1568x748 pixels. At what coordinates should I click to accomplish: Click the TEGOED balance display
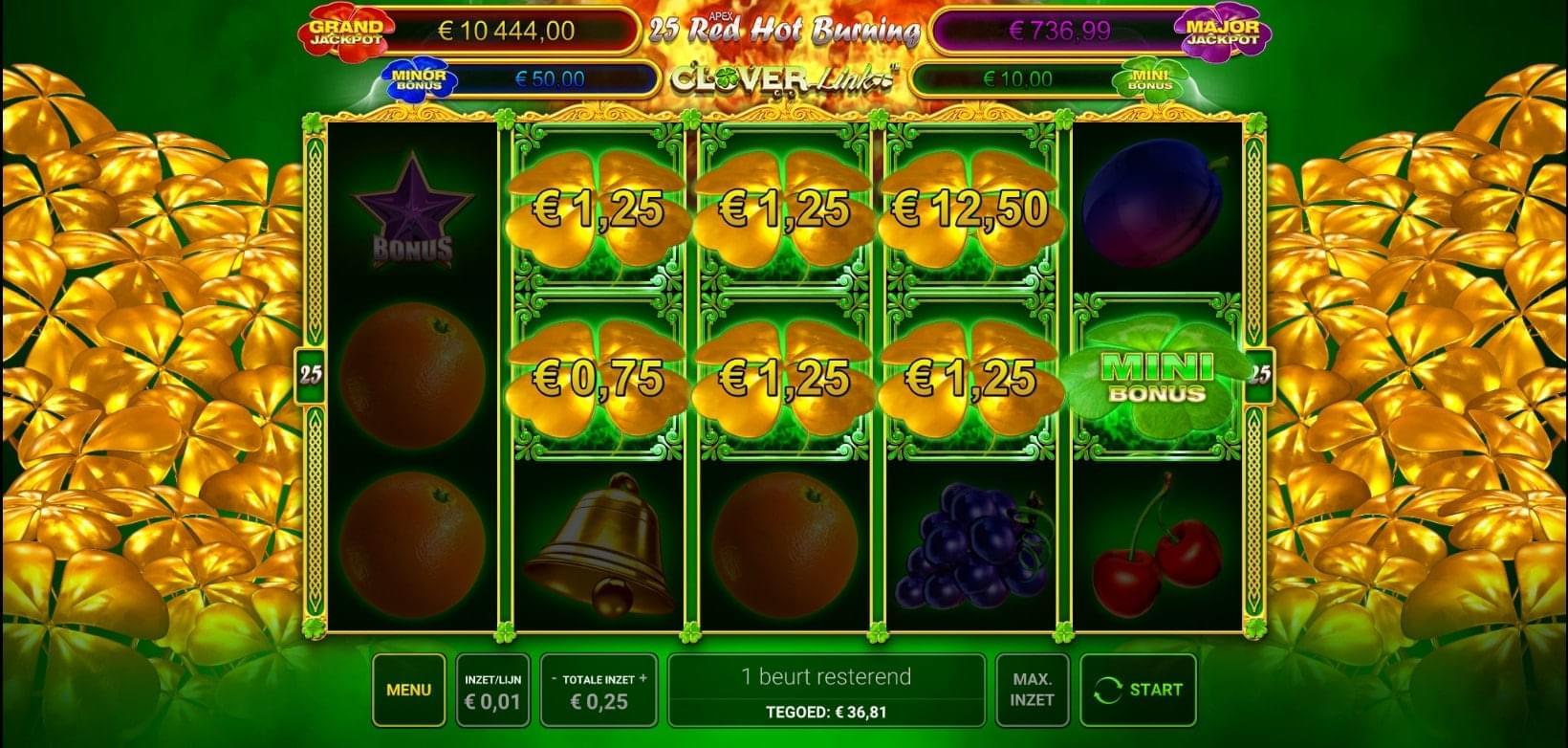pyautogui.click(x=828, y=712)
